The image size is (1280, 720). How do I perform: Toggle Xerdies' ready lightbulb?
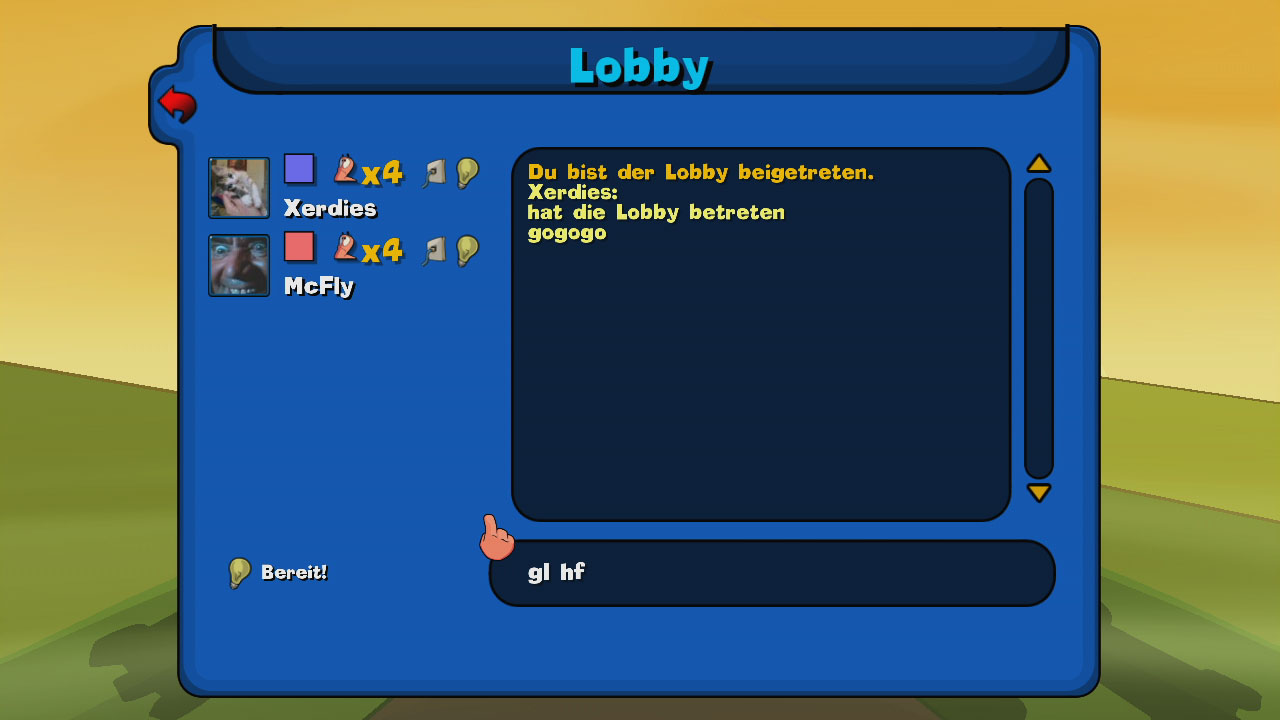465,171
